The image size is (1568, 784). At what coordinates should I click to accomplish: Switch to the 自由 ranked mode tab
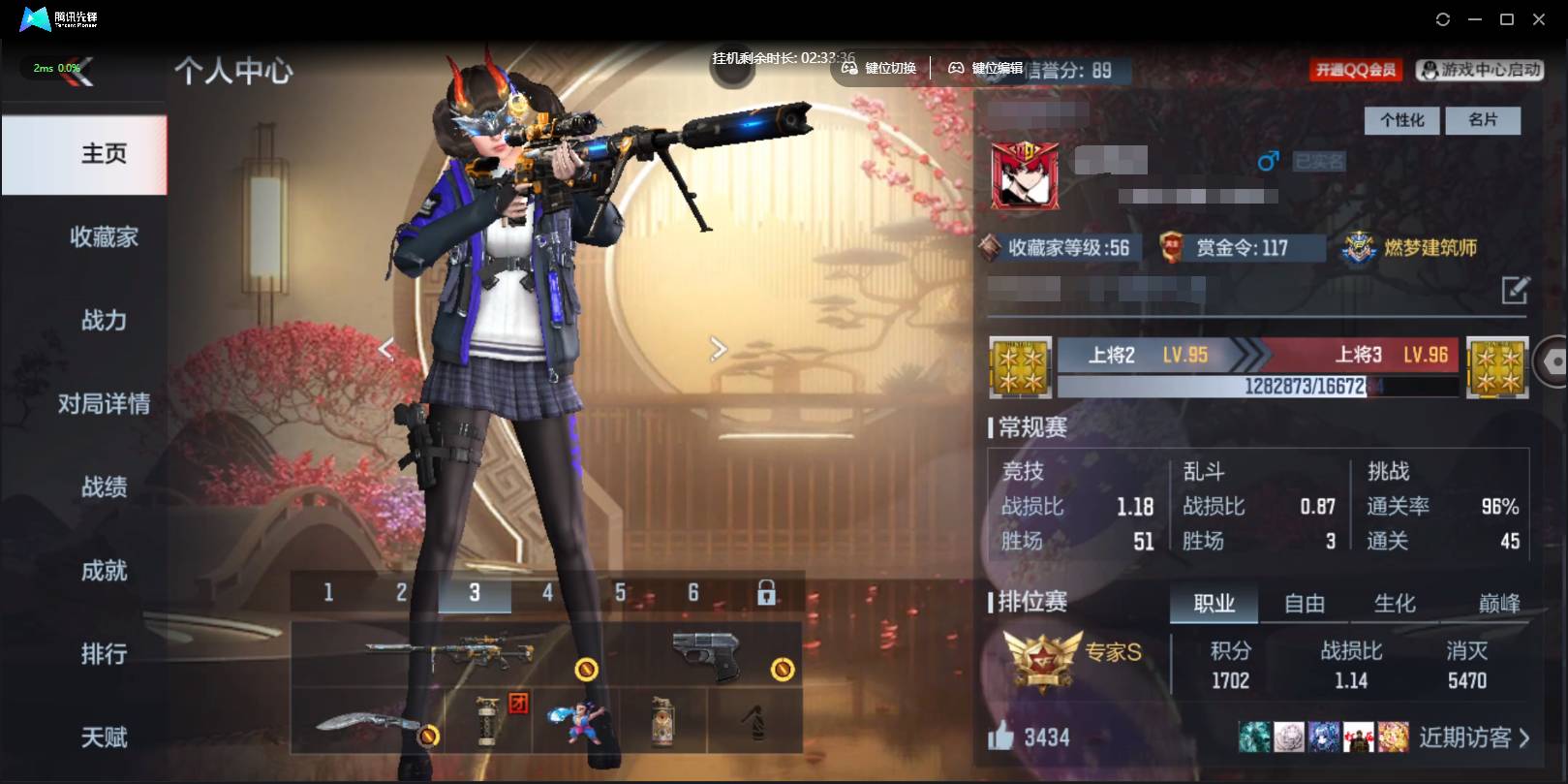point(1305,603)
